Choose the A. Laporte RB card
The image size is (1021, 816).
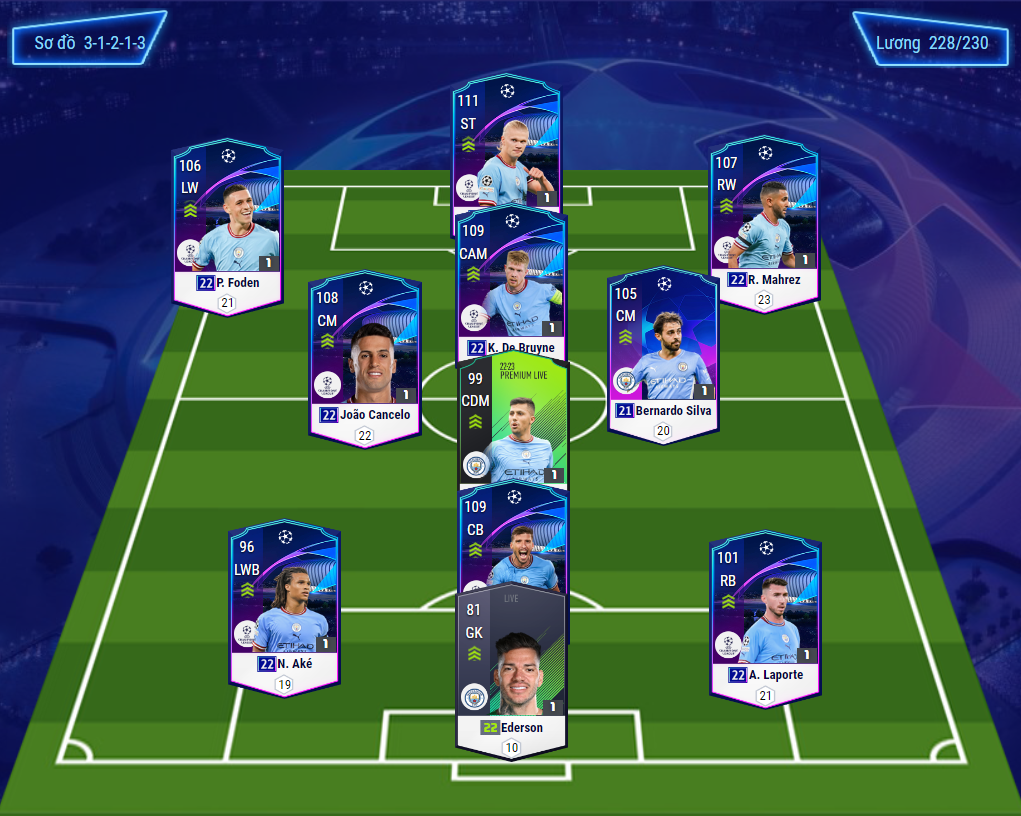click(x=765, y=615)
